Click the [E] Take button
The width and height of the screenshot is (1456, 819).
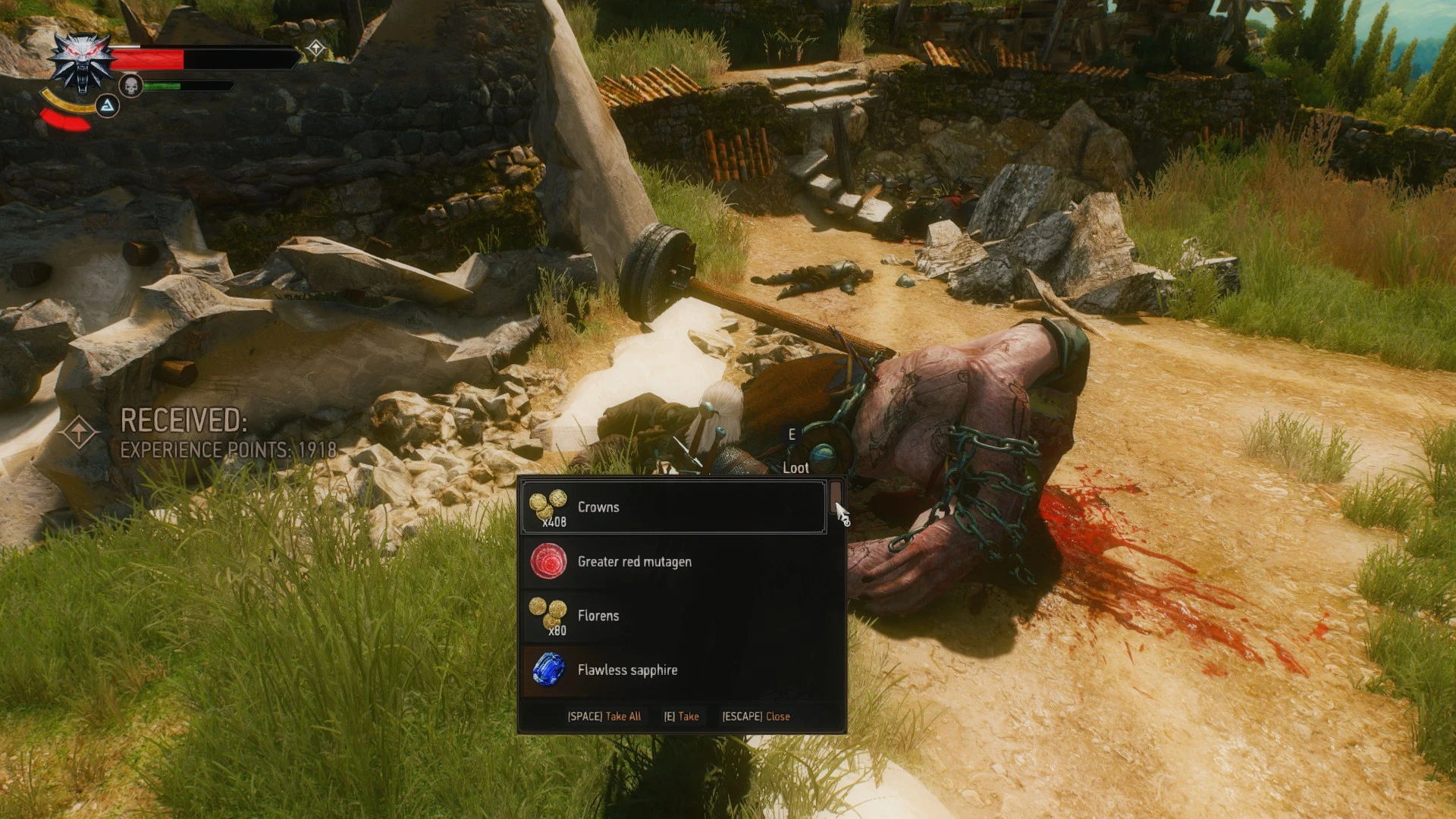pos(681,716)
